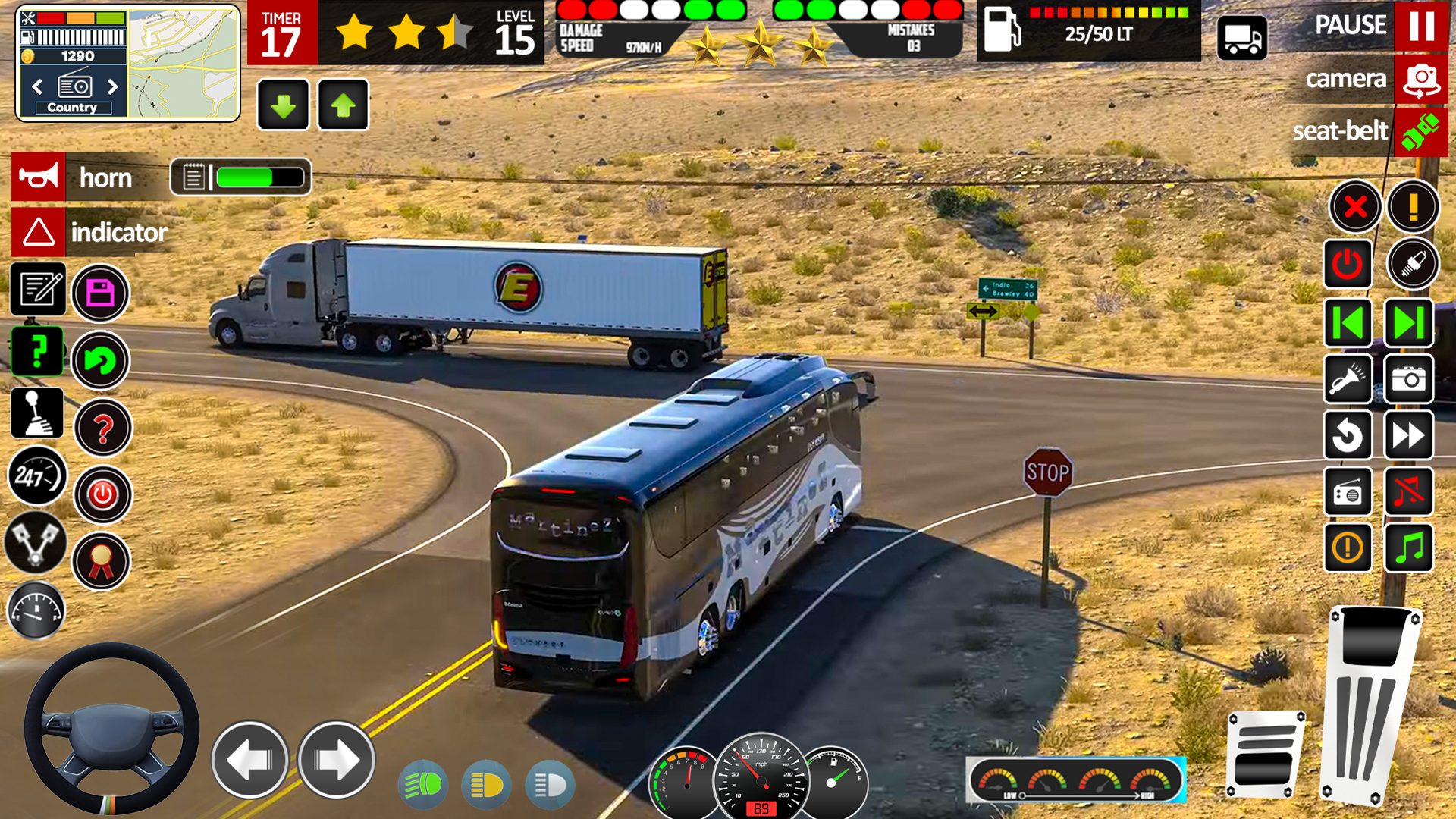Image resolution: width=1456 pixels, height=819 pixels.
Task: Open the radio icon button
Action: click(1348, 492)
